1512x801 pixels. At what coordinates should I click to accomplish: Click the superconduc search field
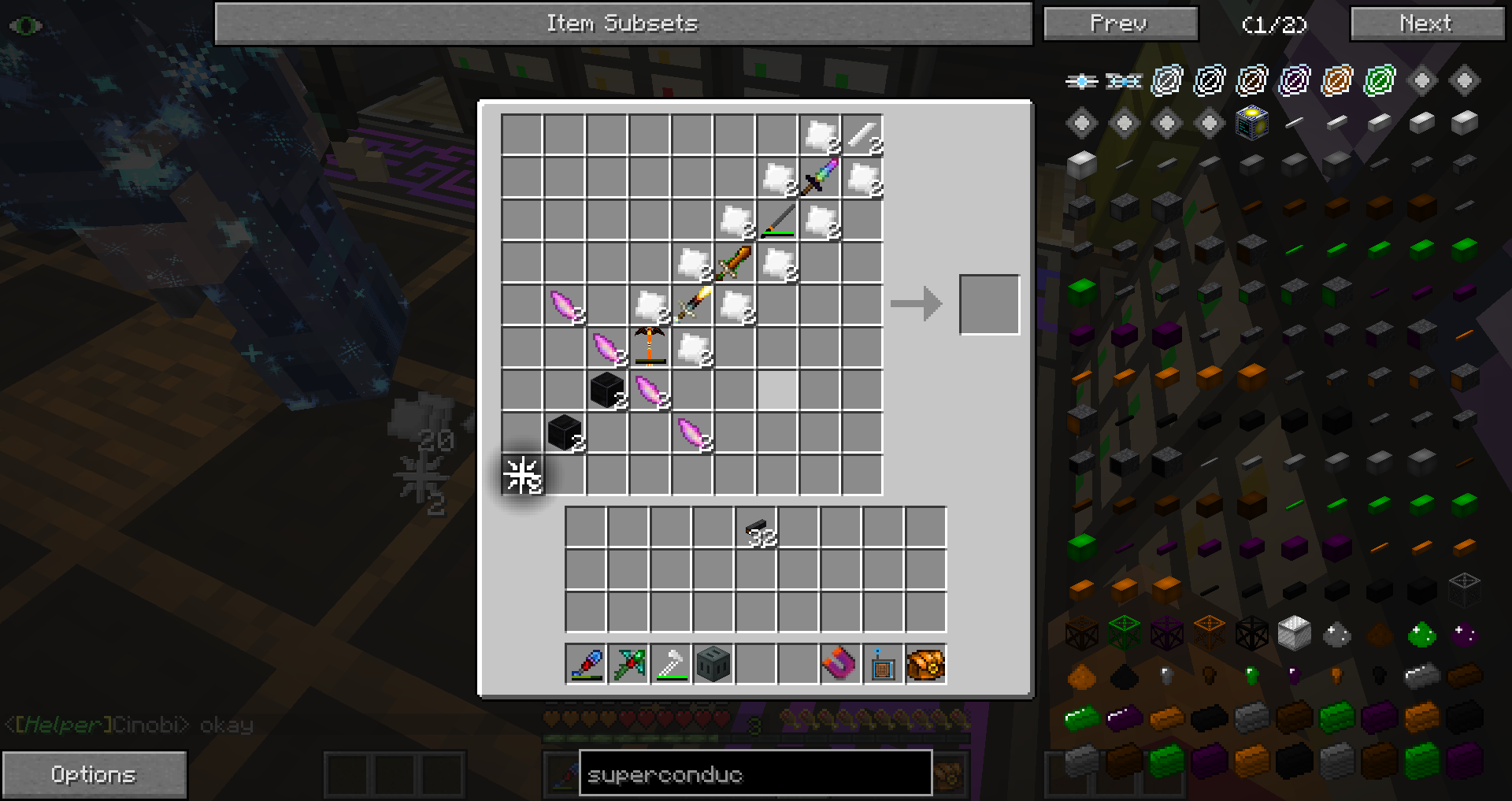tap(754, 773)
